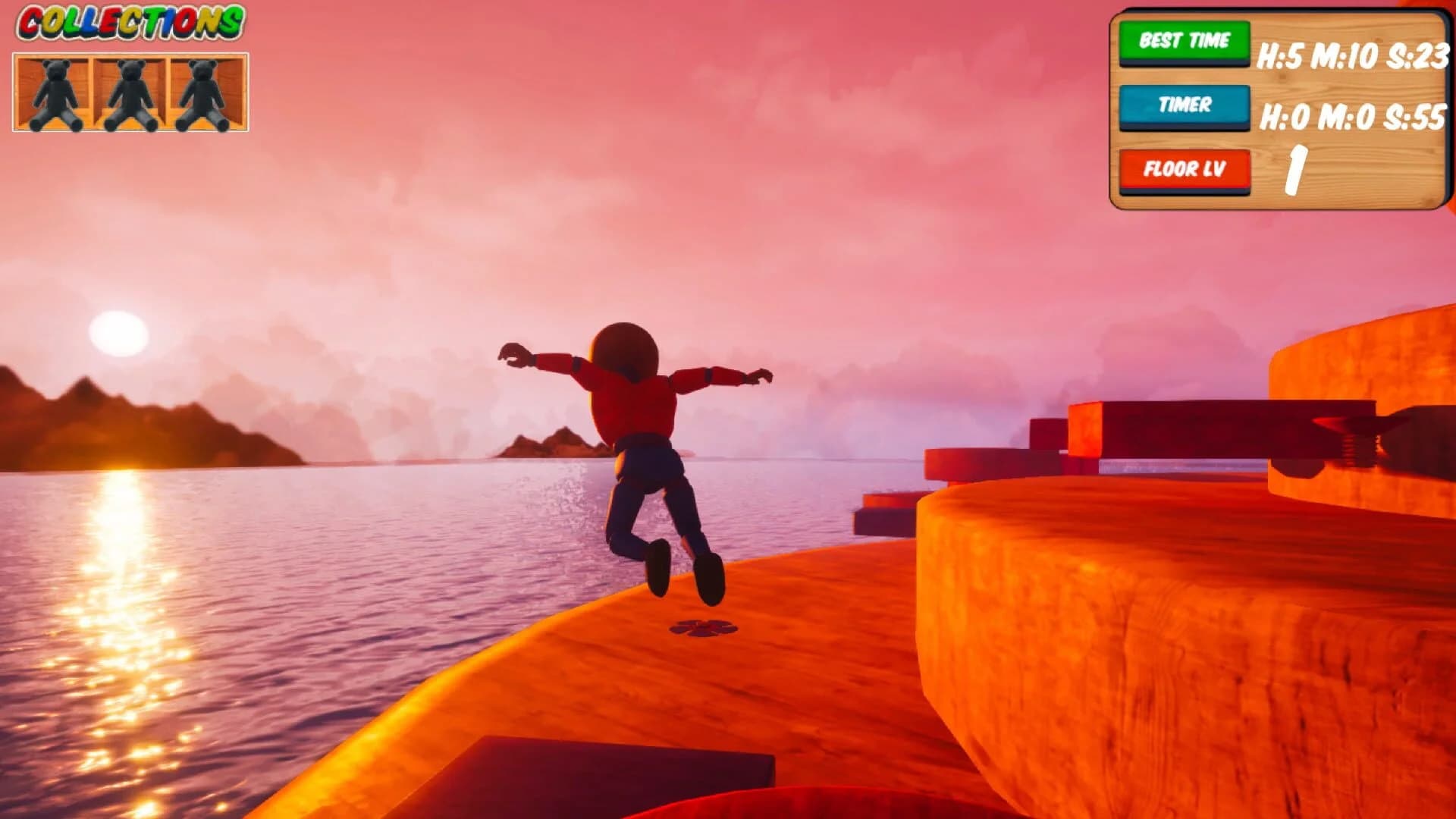This screenshot has width=1456, height=819.
Task: Click the COLLECTIONS rainbow title
Action: tap(129, 21)
